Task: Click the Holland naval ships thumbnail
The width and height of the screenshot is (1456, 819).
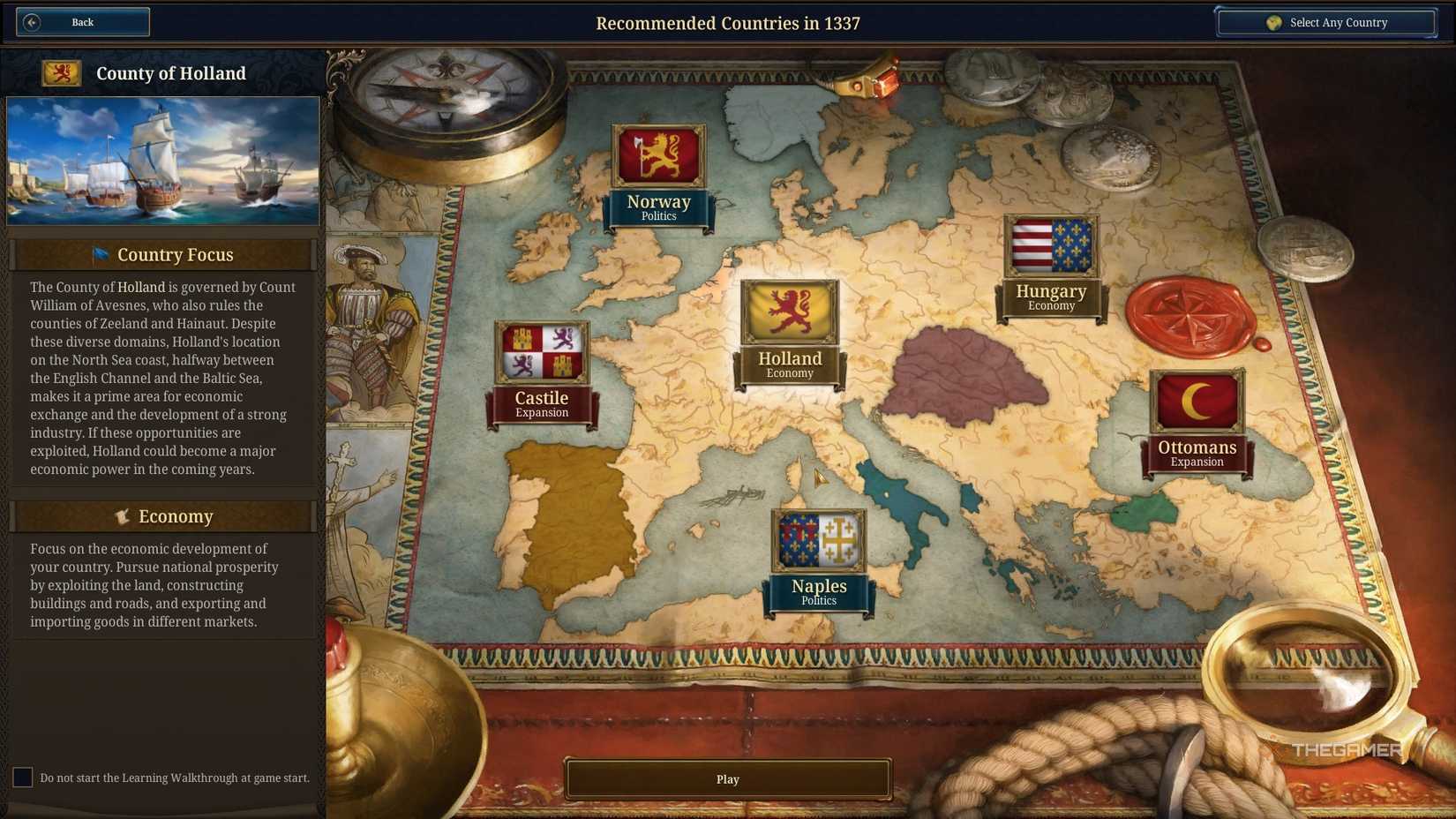Action: [163, 162]
